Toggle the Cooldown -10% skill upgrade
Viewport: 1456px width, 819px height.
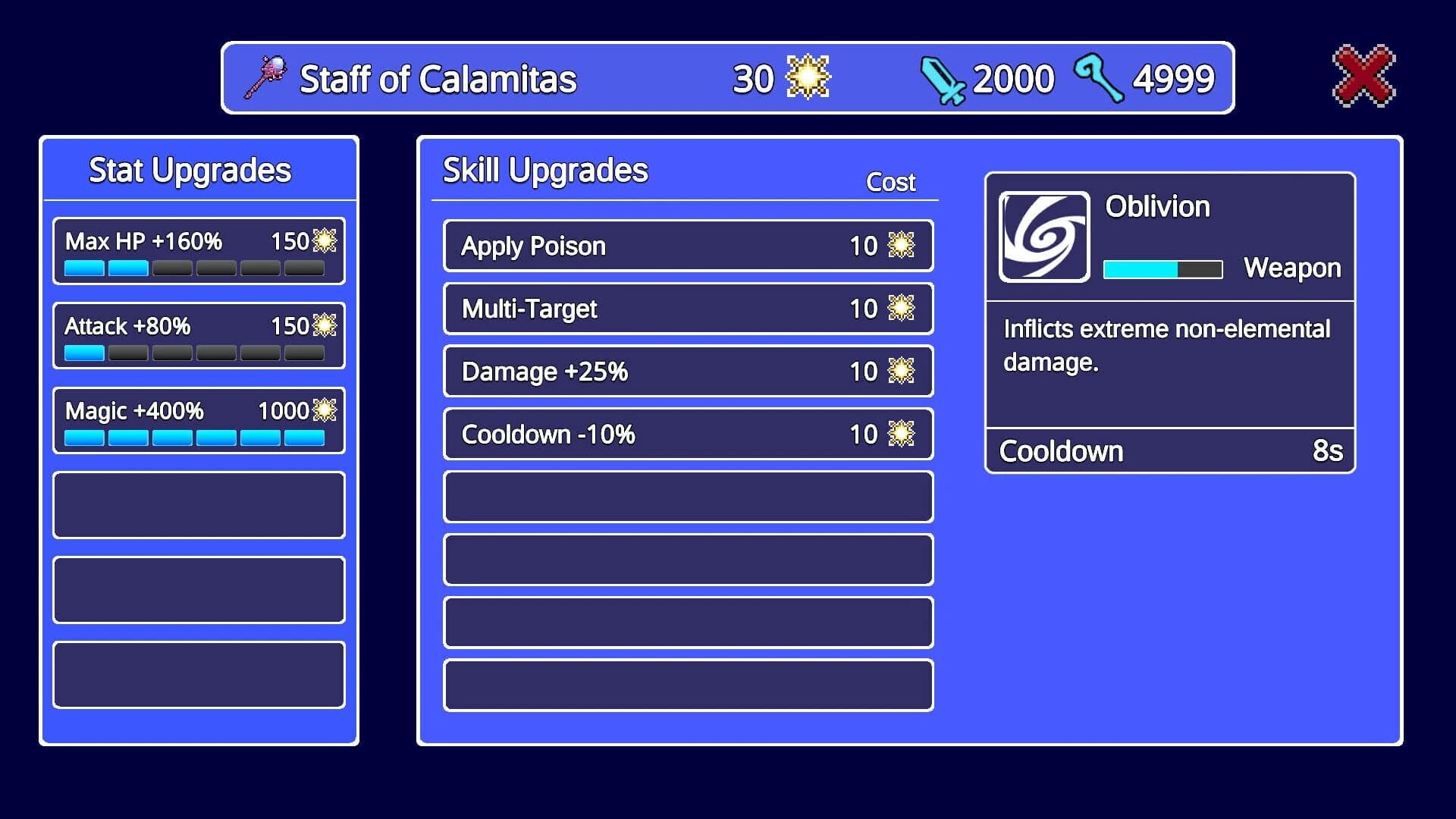point(687,434)
